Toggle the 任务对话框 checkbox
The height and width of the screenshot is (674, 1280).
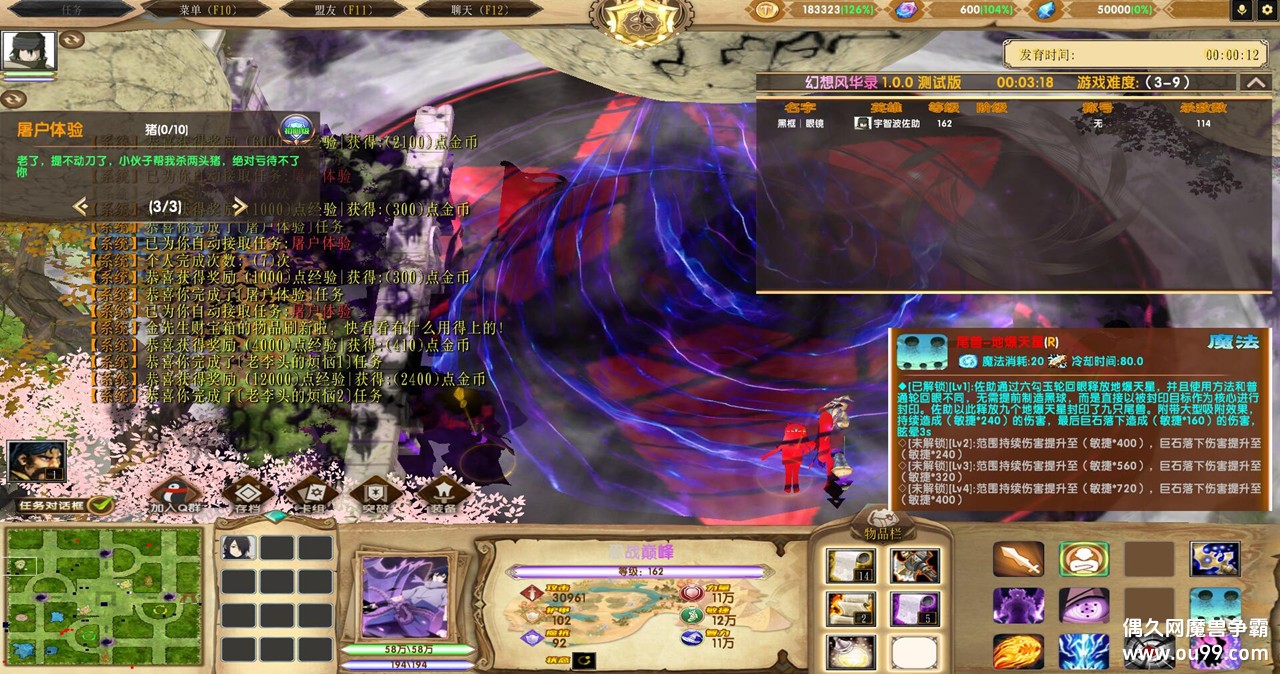click(x=99, y=505)
